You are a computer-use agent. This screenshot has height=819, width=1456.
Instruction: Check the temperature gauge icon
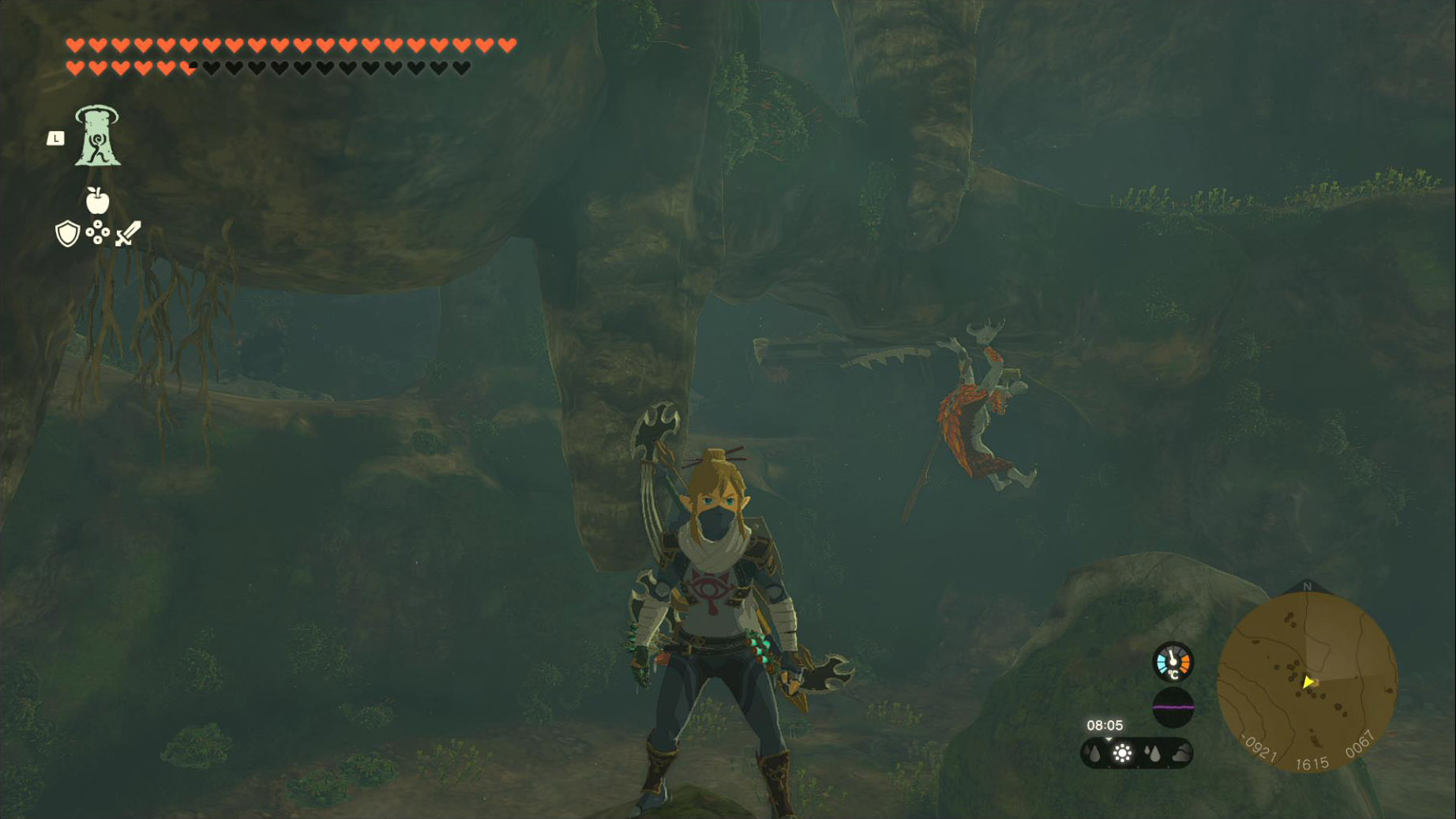[1173, 662]
